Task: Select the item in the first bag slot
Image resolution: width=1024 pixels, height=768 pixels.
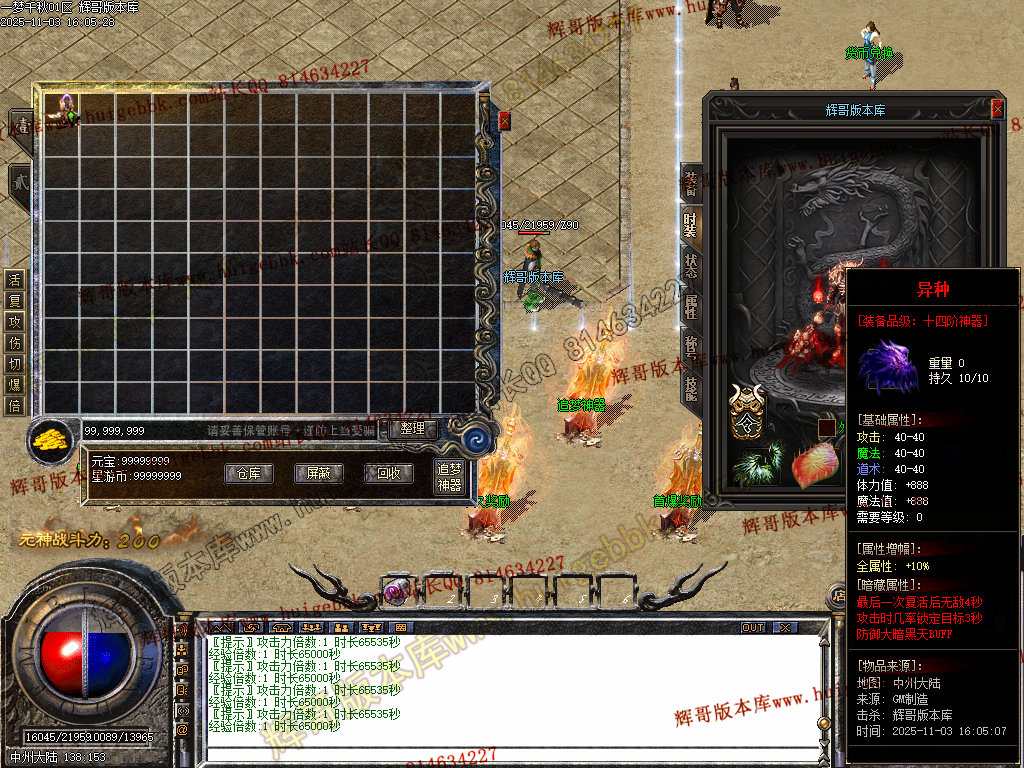Action: [x=62, y=110]
